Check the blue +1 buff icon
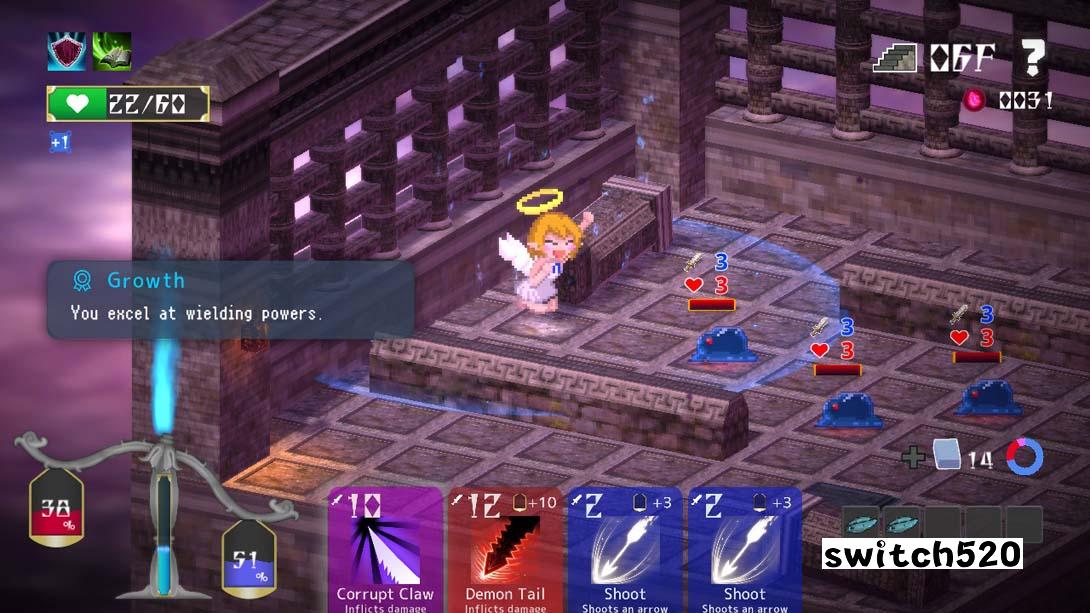 tap(60, 142)
